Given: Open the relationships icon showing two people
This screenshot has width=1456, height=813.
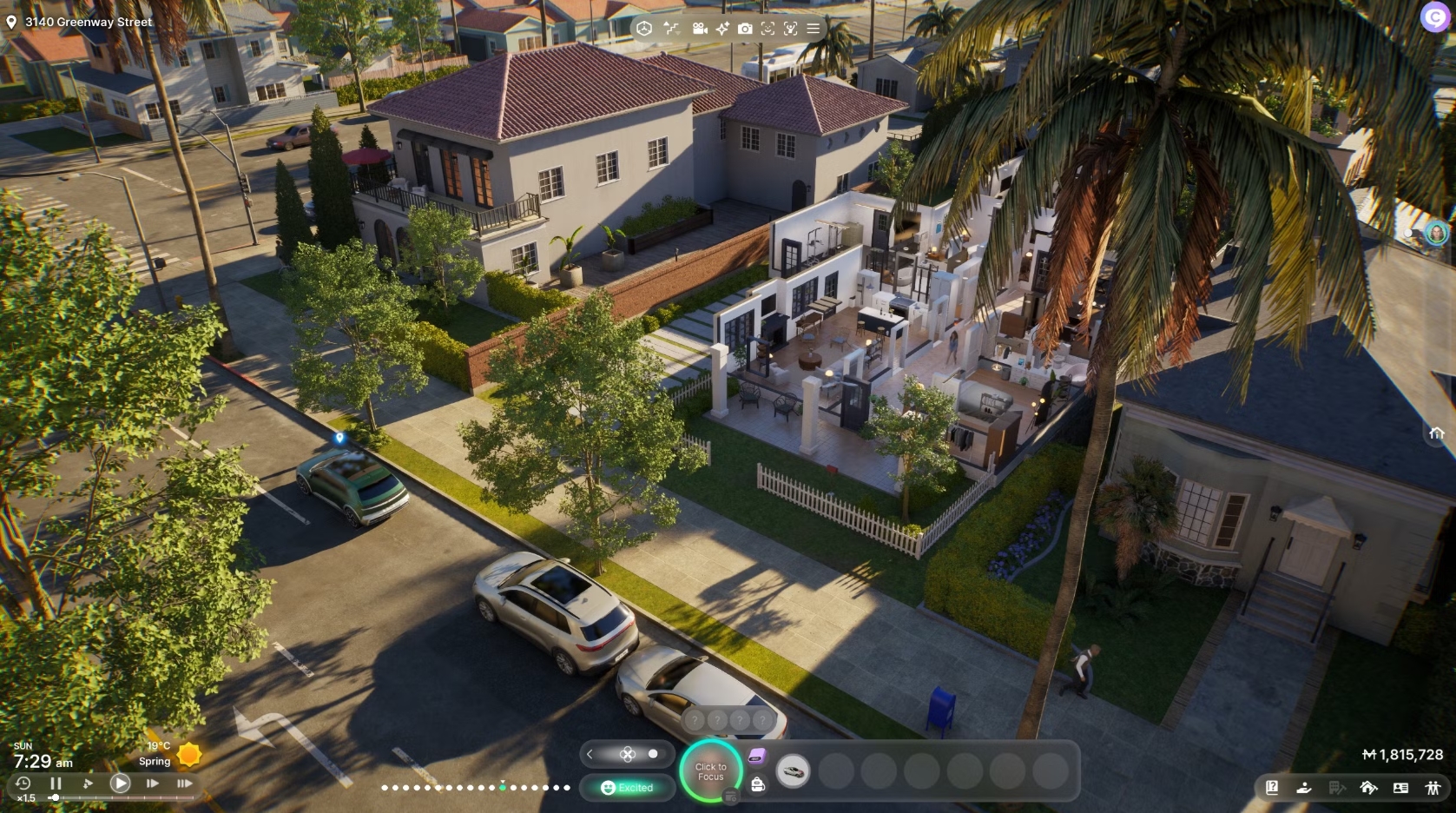Looking at the screenshot, I should 1433,788.
